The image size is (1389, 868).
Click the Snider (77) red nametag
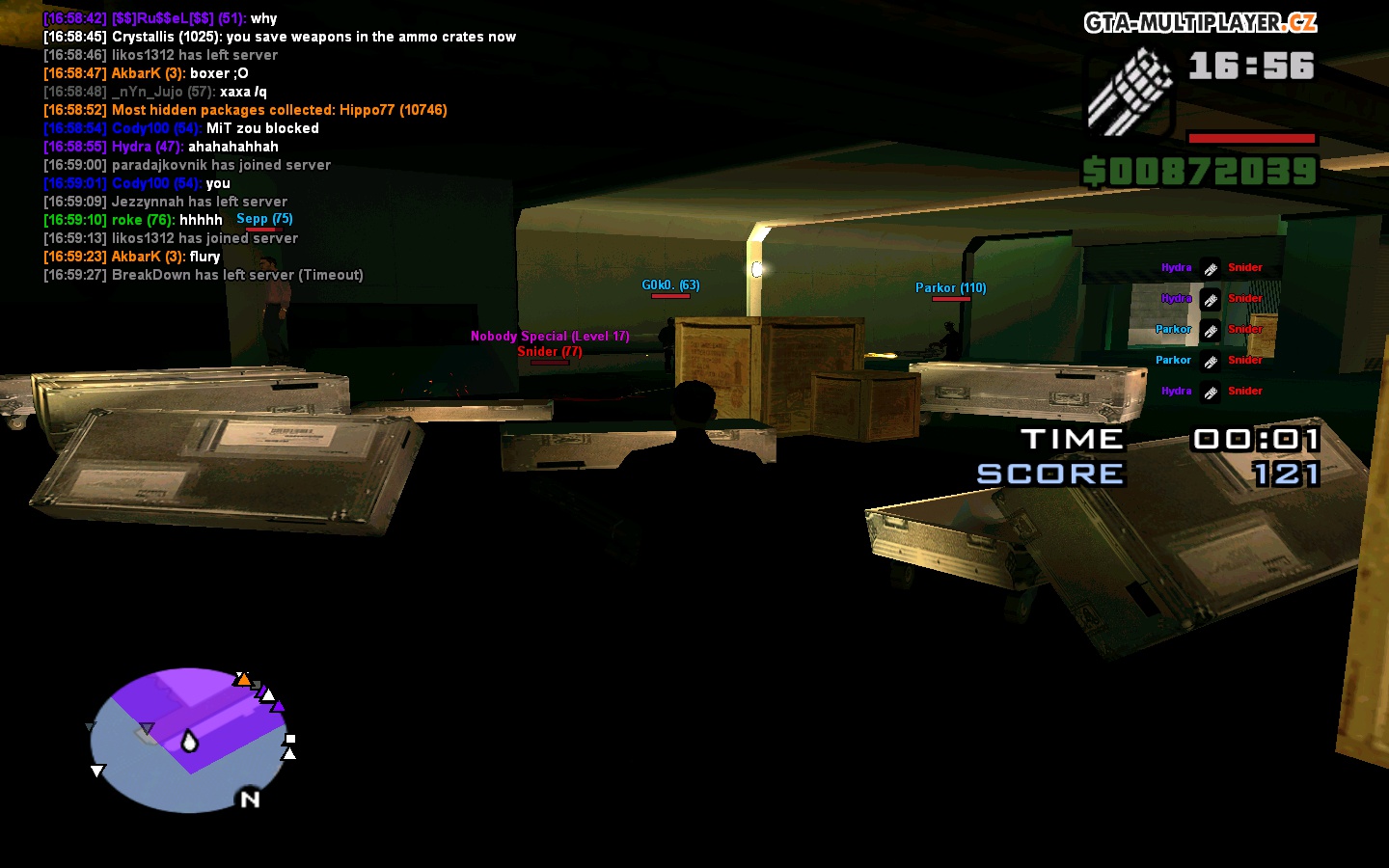548,352
